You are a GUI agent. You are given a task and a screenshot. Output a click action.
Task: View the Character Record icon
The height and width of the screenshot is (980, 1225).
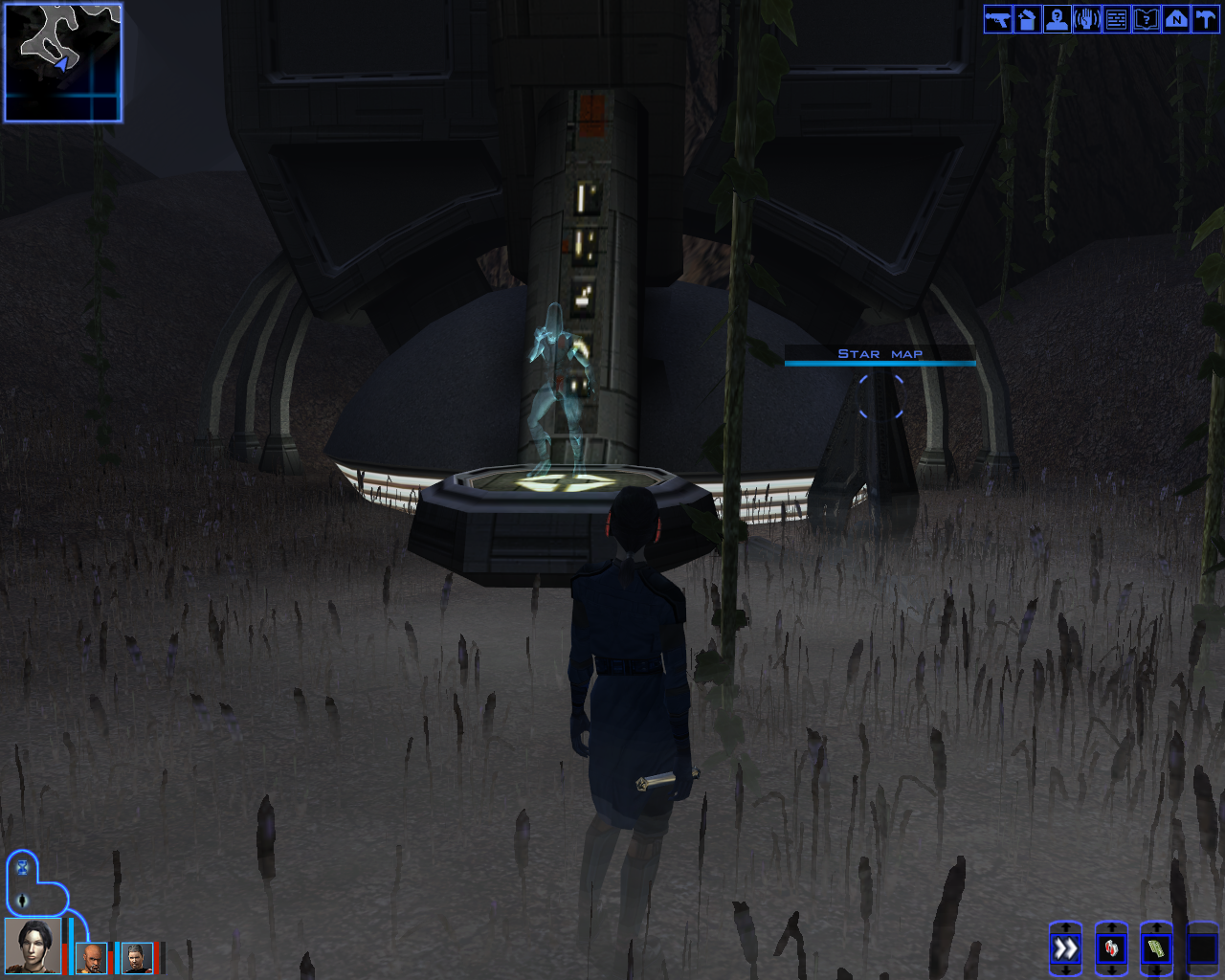coord(1056,19)
